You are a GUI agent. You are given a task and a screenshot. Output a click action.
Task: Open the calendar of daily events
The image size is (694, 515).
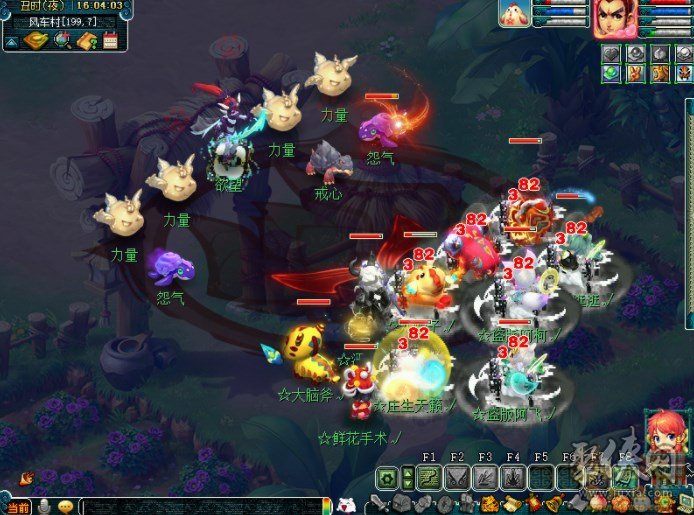(x=110, y=41)
